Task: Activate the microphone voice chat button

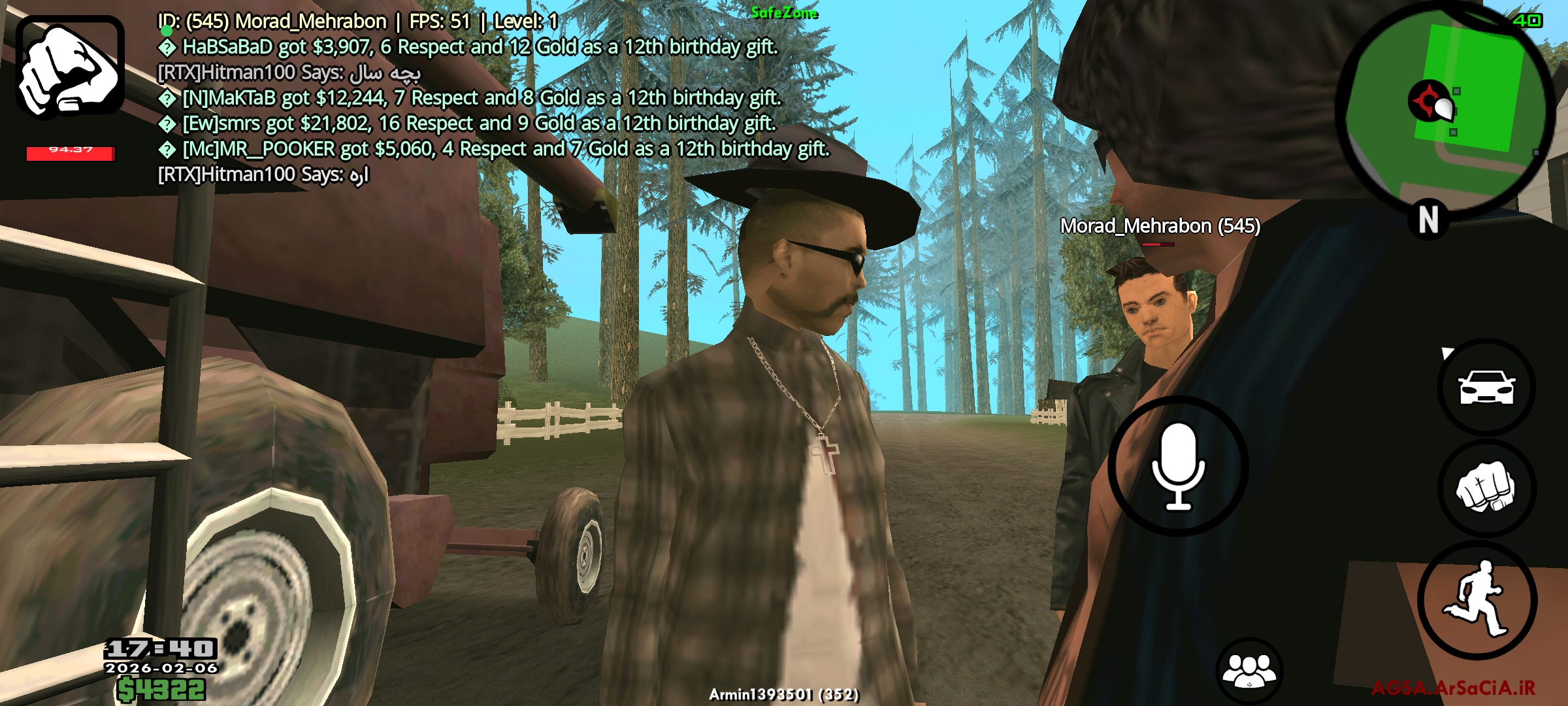Action: (1178, 466)
